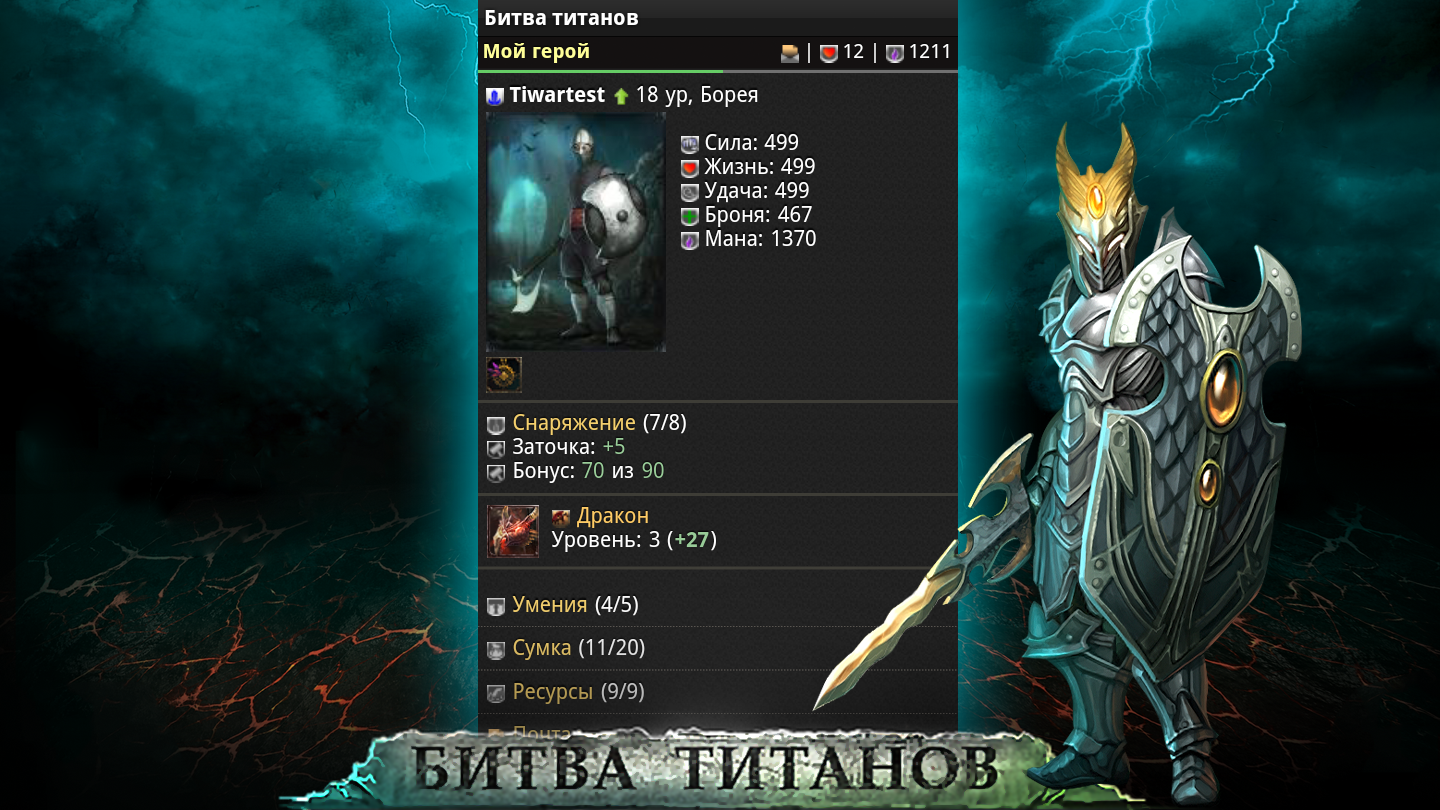Viewport: 1440px width, 810px height.
Task: Click the red health shield icon showing 12
Action: [827, 51]
